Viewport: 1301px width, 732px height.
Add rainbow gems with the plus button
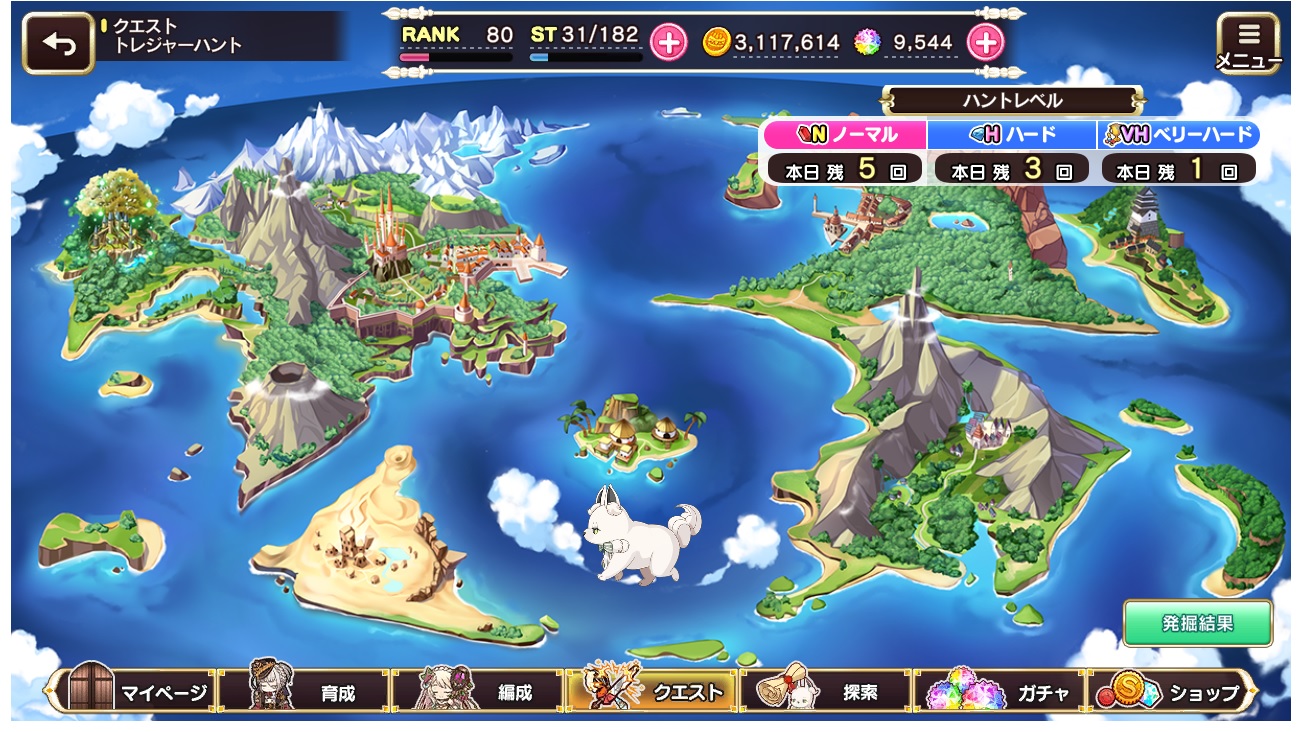[x=985, y=42]
